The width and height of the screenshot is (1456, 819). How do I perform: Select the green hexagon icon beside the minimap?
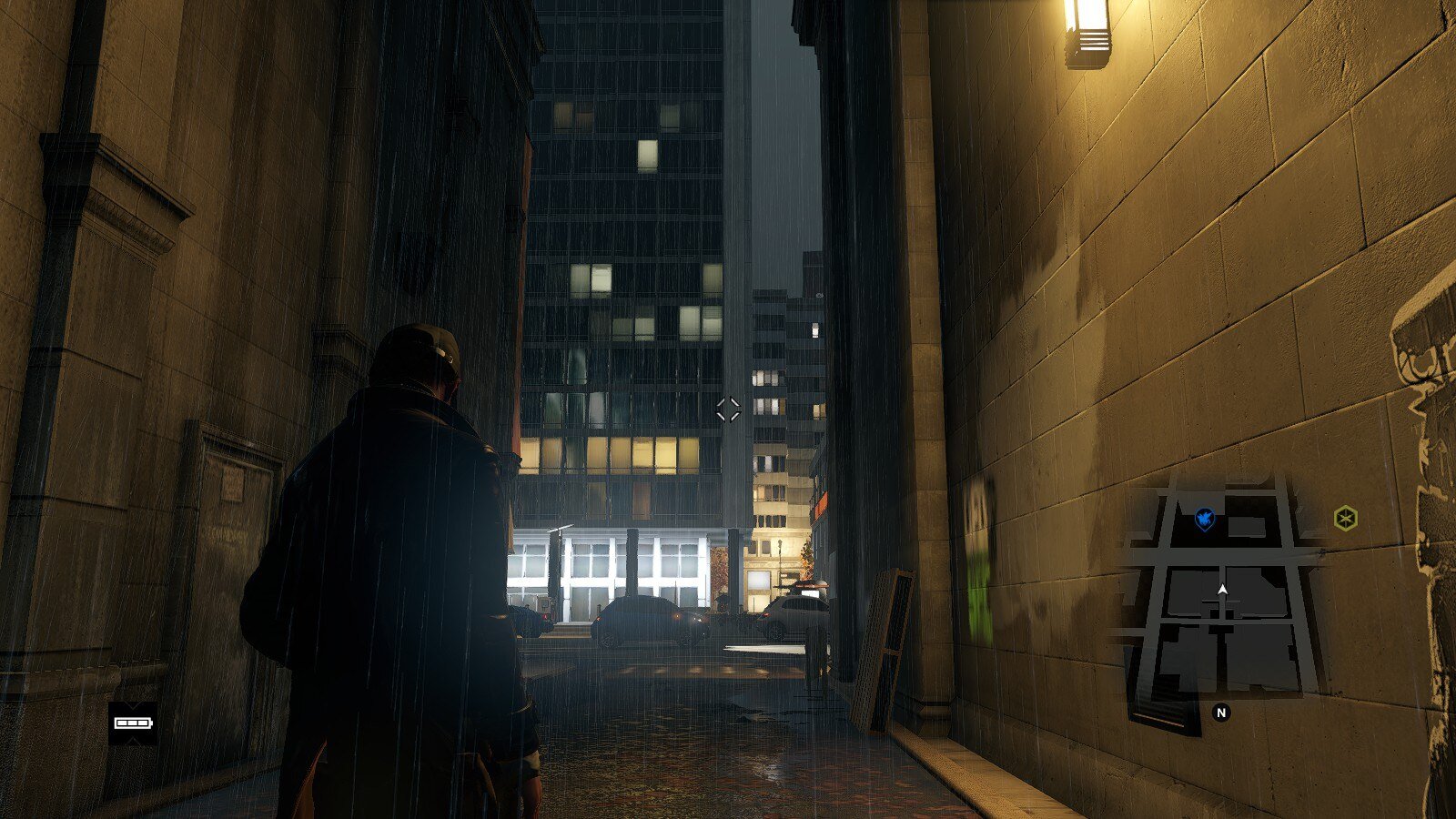pyautogui.click(x=1345, y=519)
